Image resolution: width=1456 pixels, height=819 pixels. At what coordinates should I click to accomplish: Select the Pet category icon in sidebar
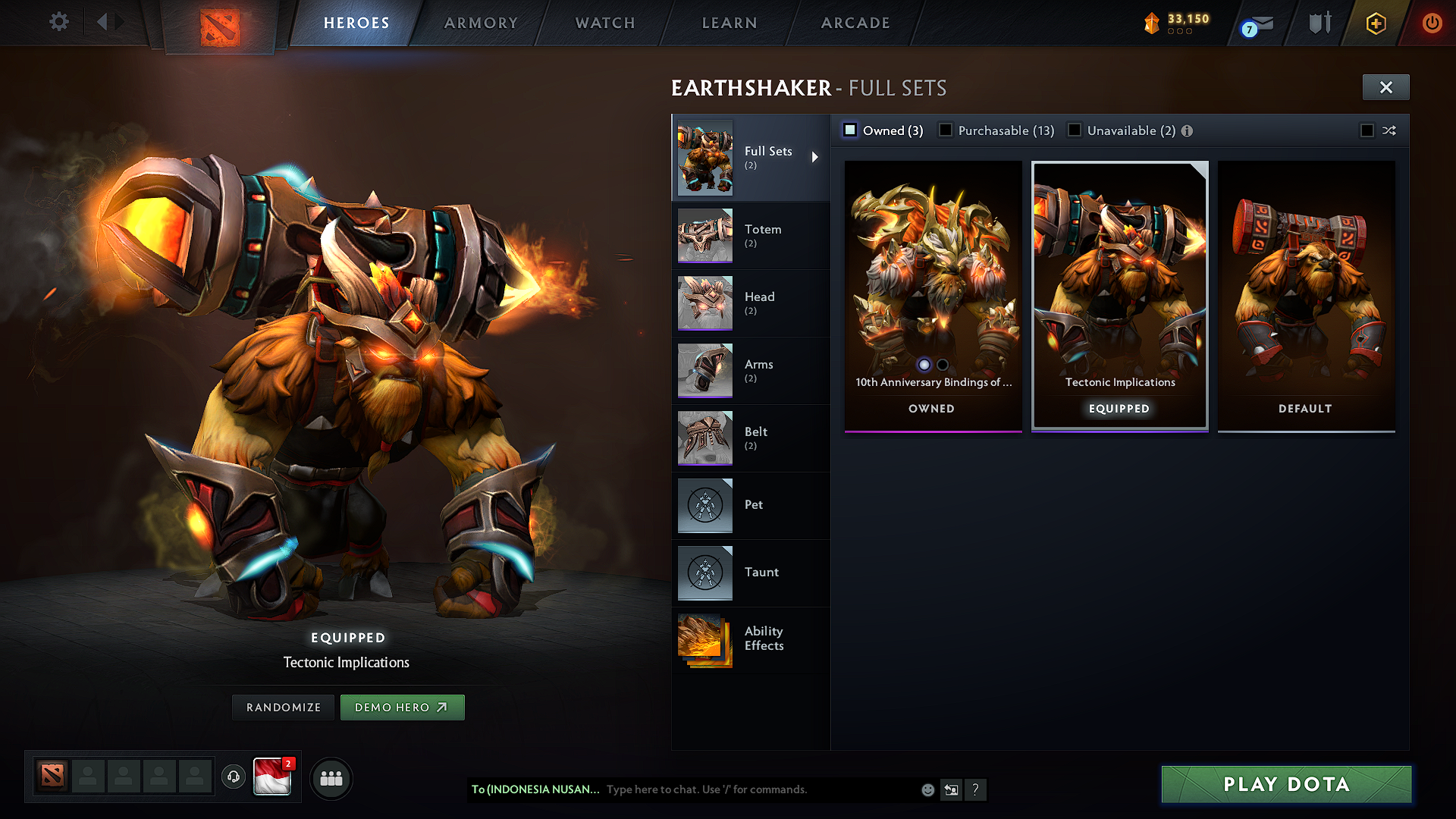[x=704, y=505]
